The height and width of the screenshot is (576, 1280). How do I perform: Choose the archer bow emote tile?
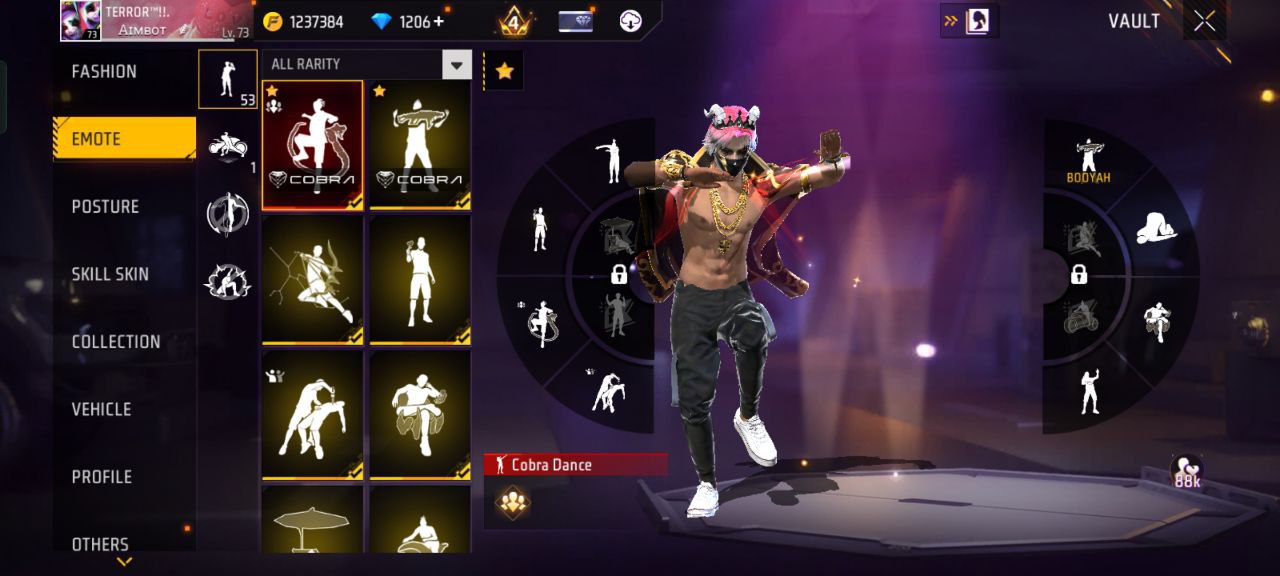312,280
